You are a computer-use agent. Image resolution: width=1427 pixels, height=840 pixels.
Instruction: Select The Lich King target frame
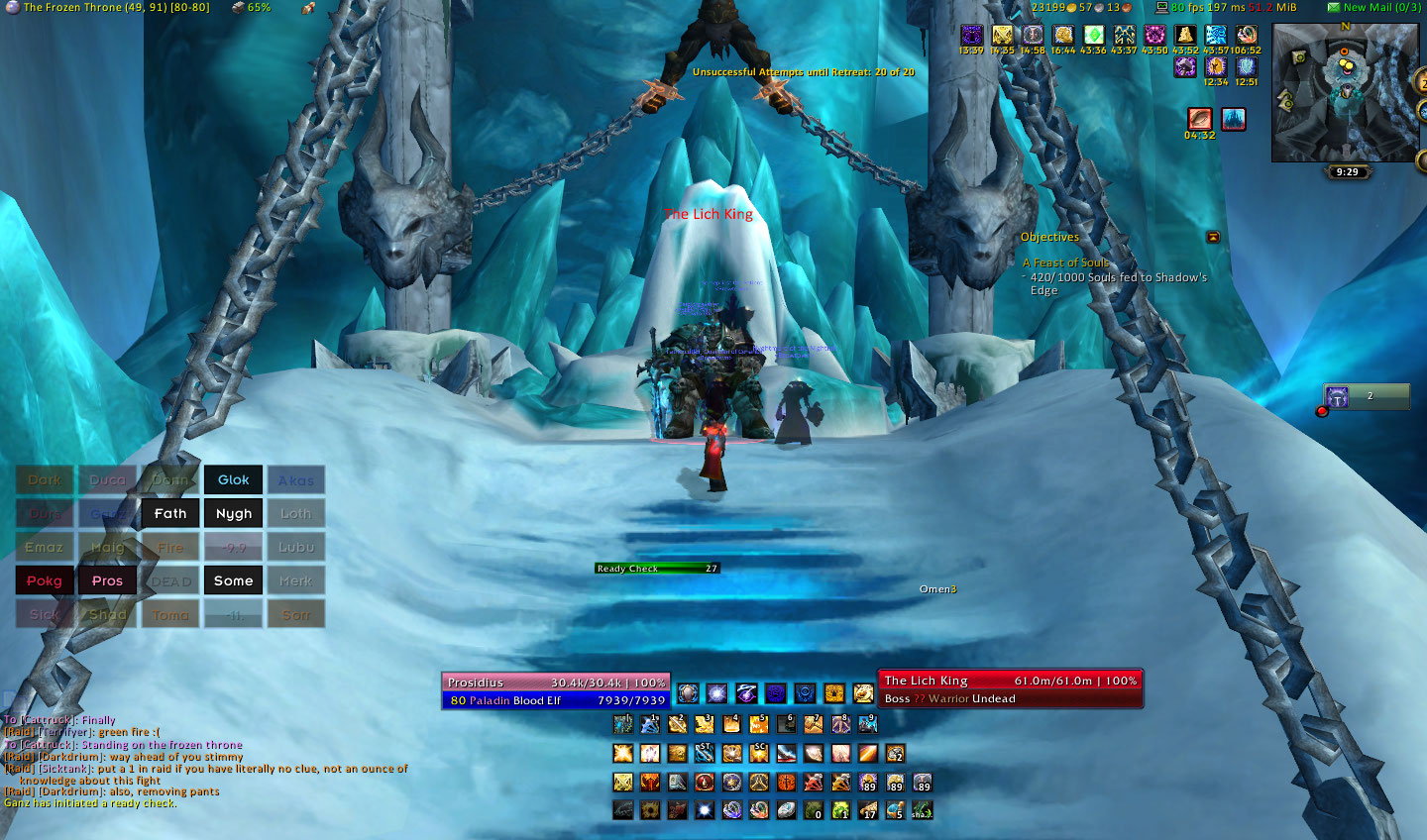1011,689
